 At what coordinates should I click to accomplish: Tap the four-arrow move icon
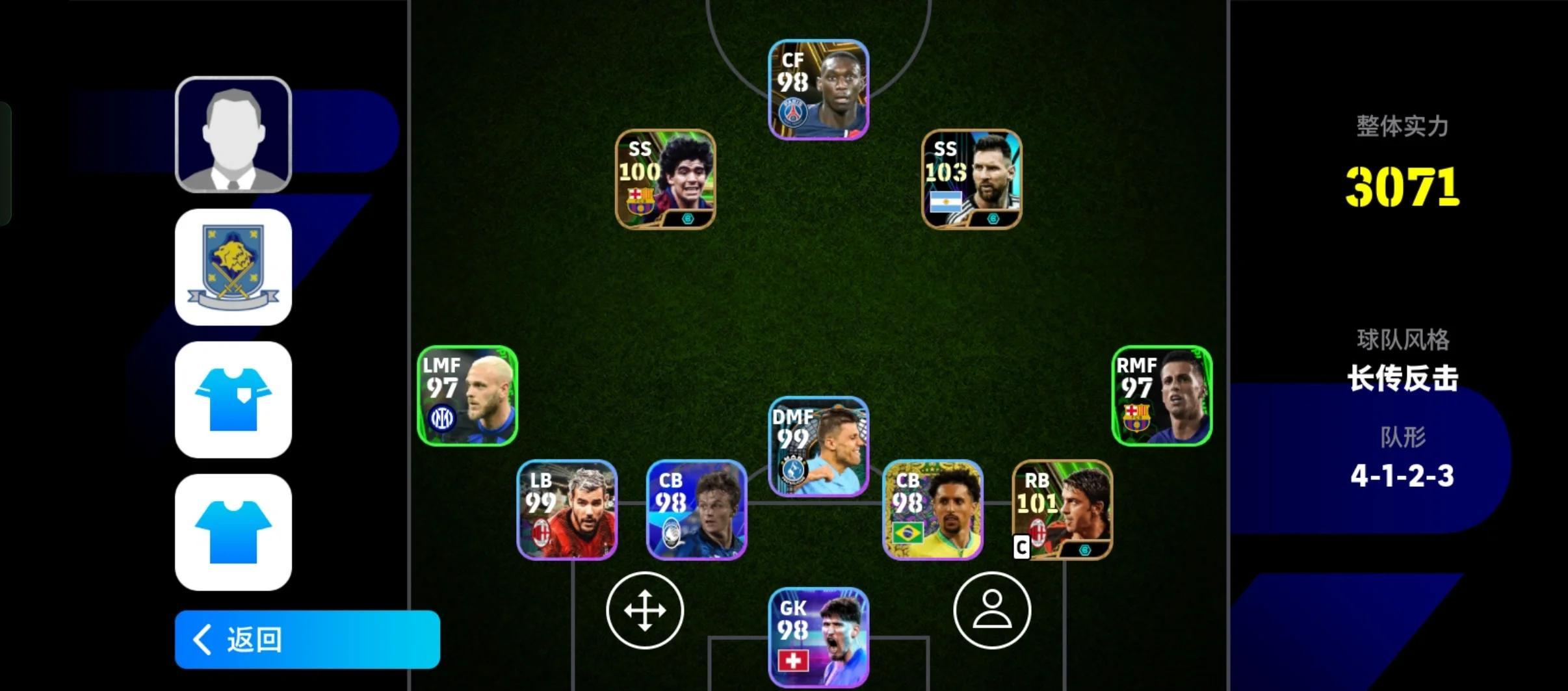point(644,610)
